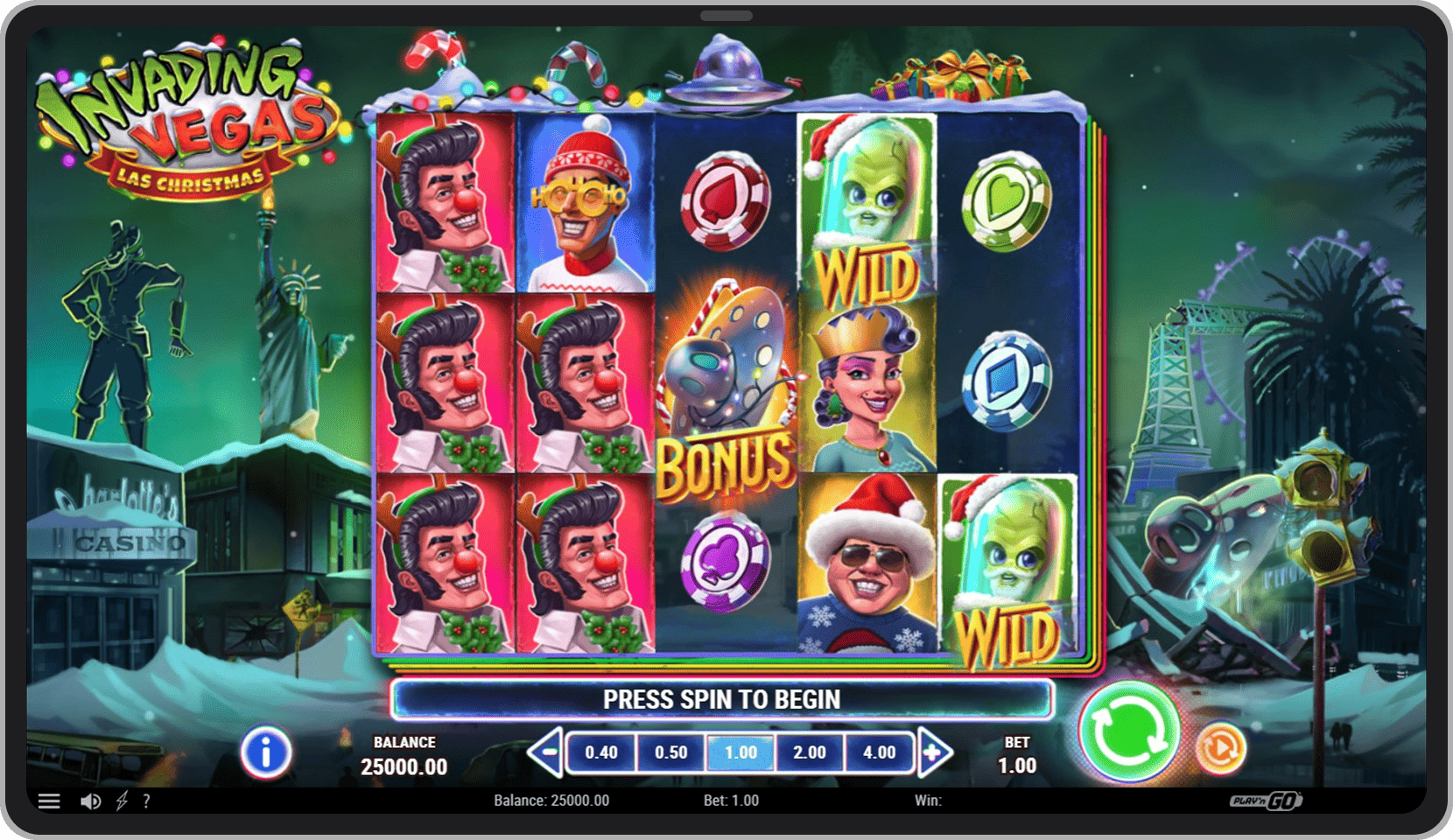Click the Balance: 25000.00 status text
This screenshot has width=1453, height=840.
click(551, 800)
